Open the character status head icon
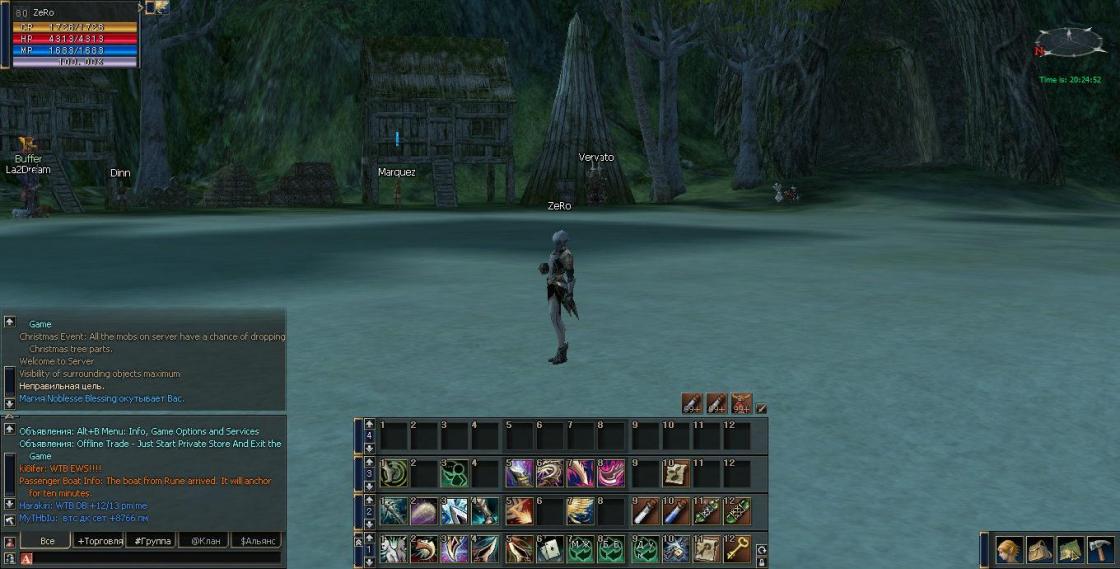The width and height of the screenshot is (1120, 569). pos(1010,549)
